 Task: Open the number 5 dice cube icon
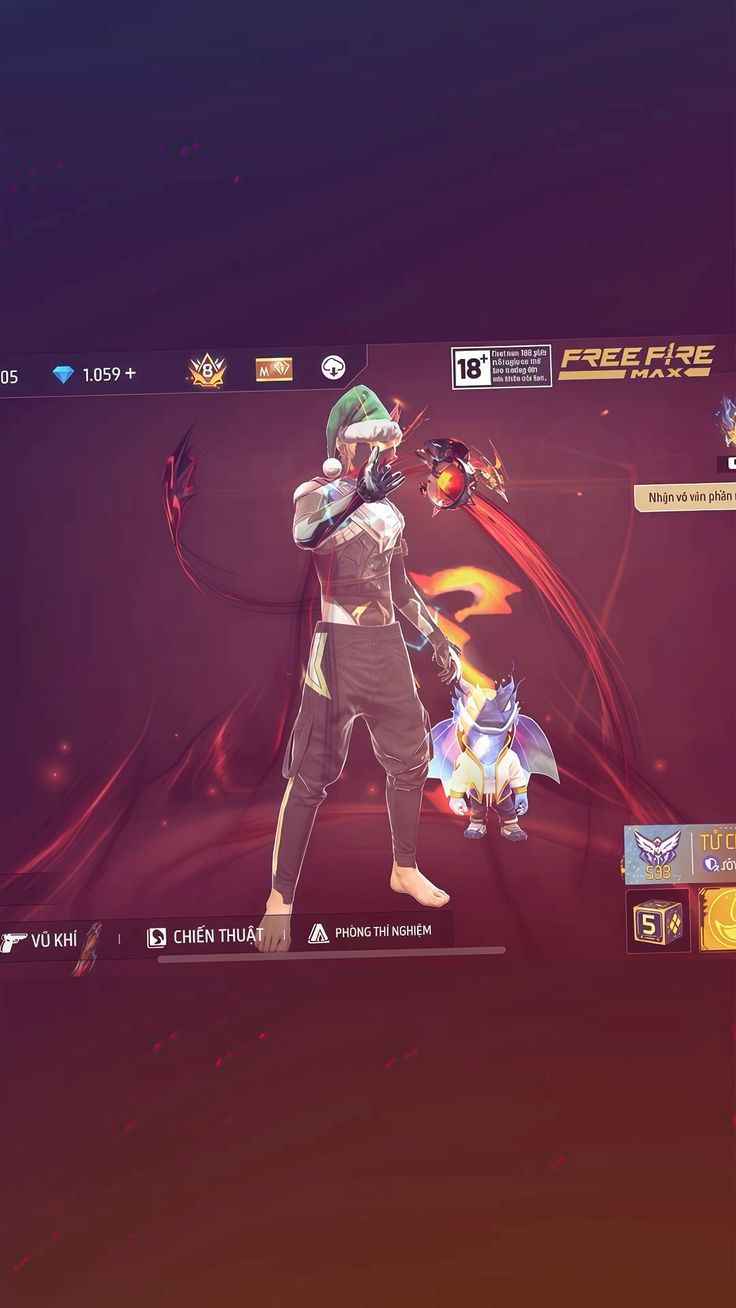[658, 920]
